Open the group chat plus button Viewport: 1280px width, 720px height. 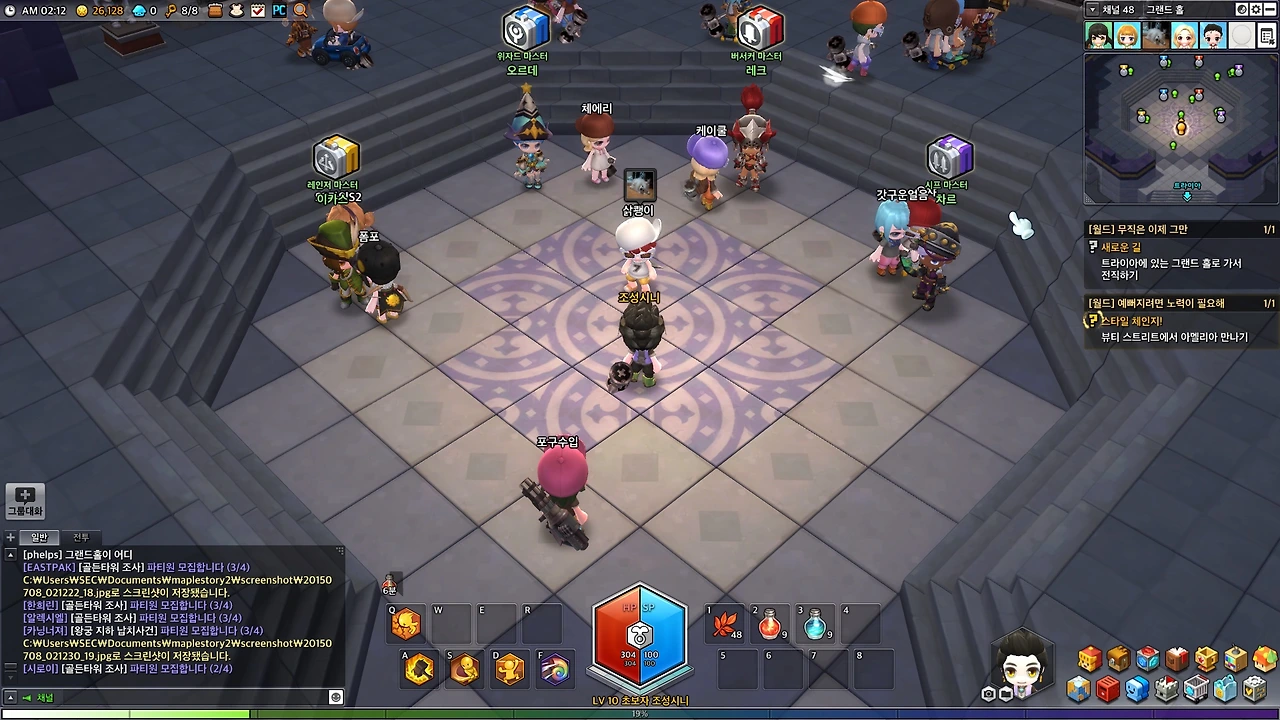coord(25,500)
